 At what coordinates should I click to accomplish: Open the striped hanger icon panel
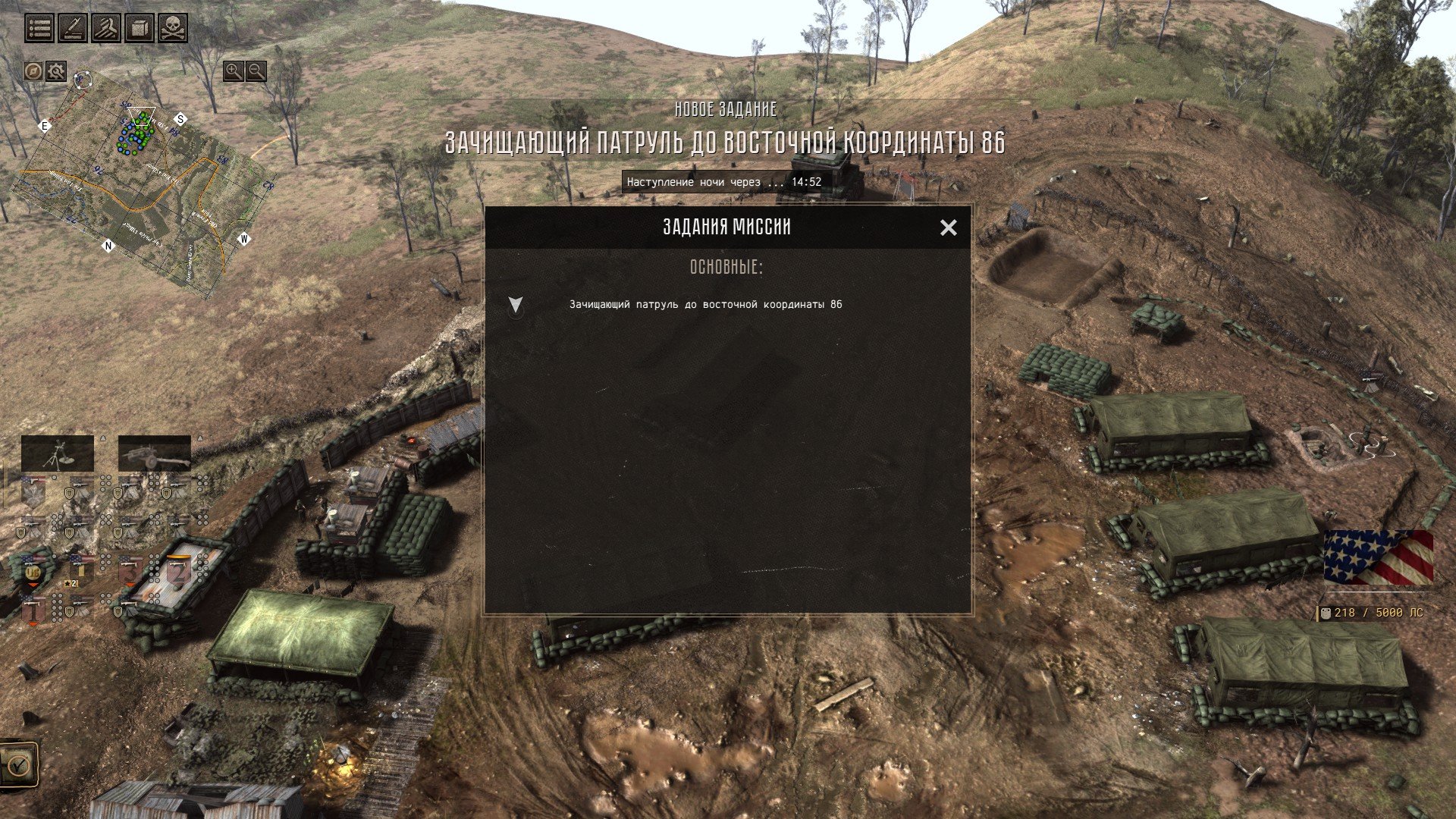click(x=106, y=29)
